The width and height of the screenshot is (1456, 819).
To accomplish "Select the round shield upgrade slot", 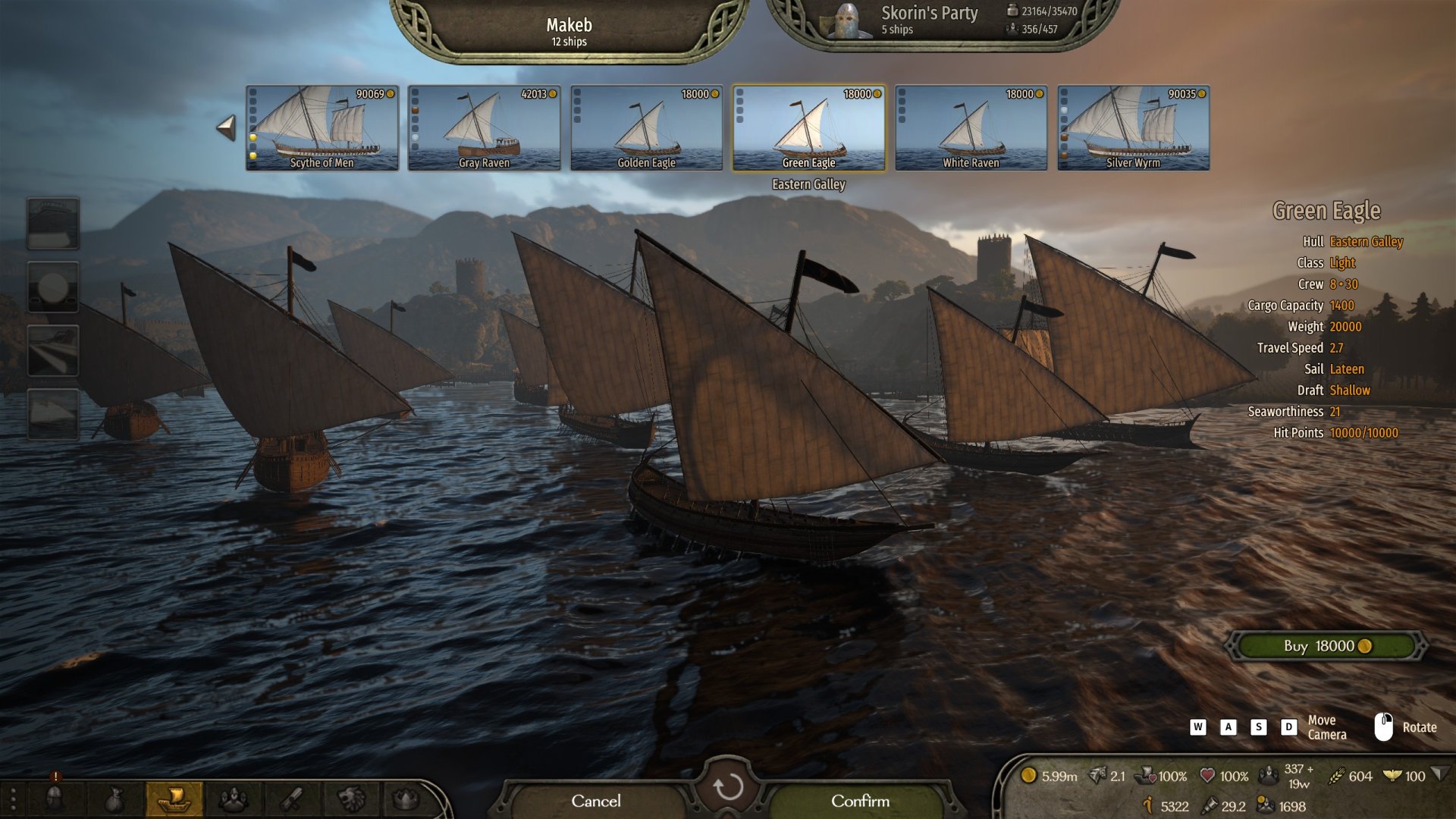I will 53,287.
